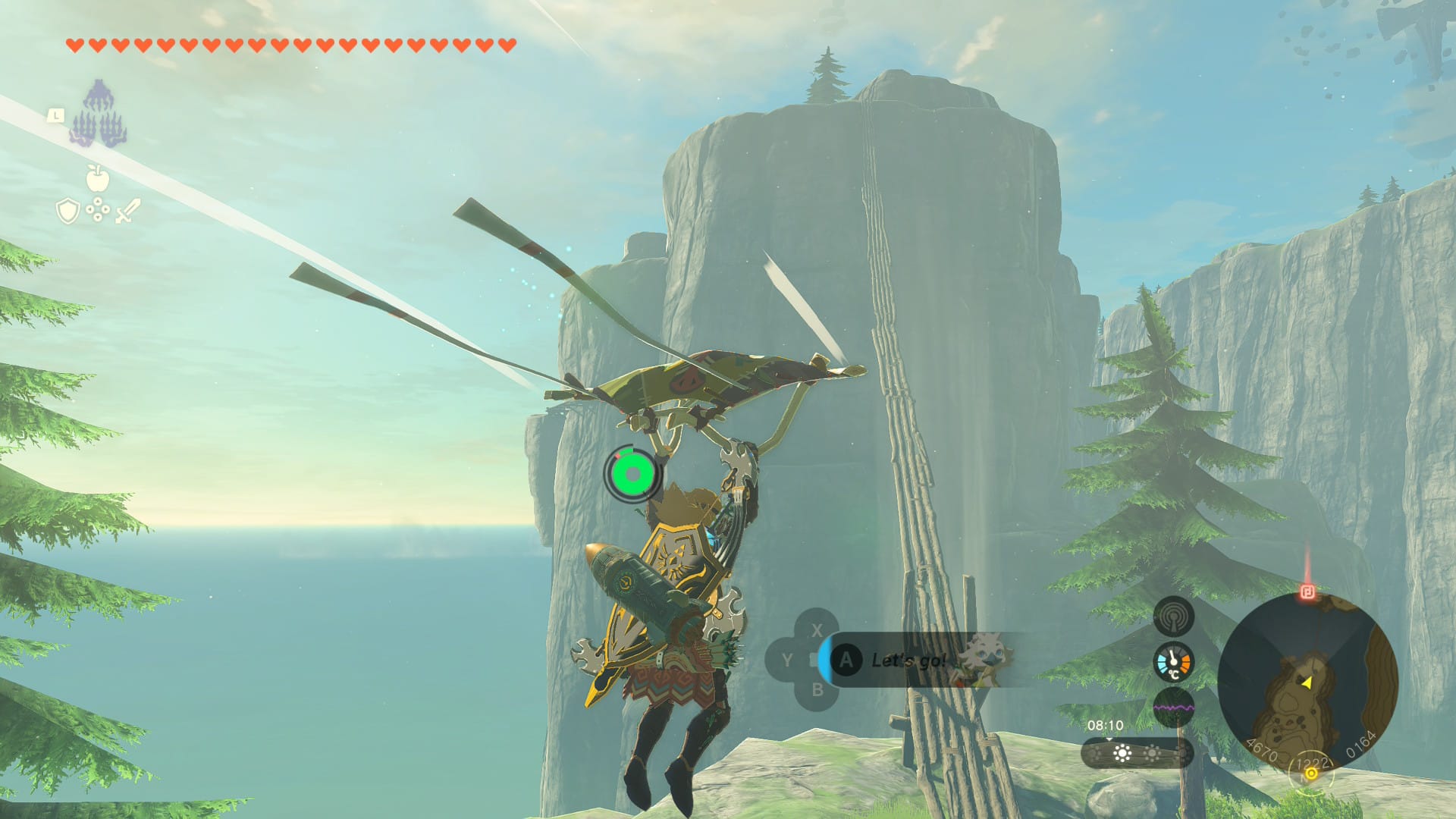Open the circular minimap
The width and height of the screenshot is (1456, 819).
pyautogui.click(x=1307, y=681)
